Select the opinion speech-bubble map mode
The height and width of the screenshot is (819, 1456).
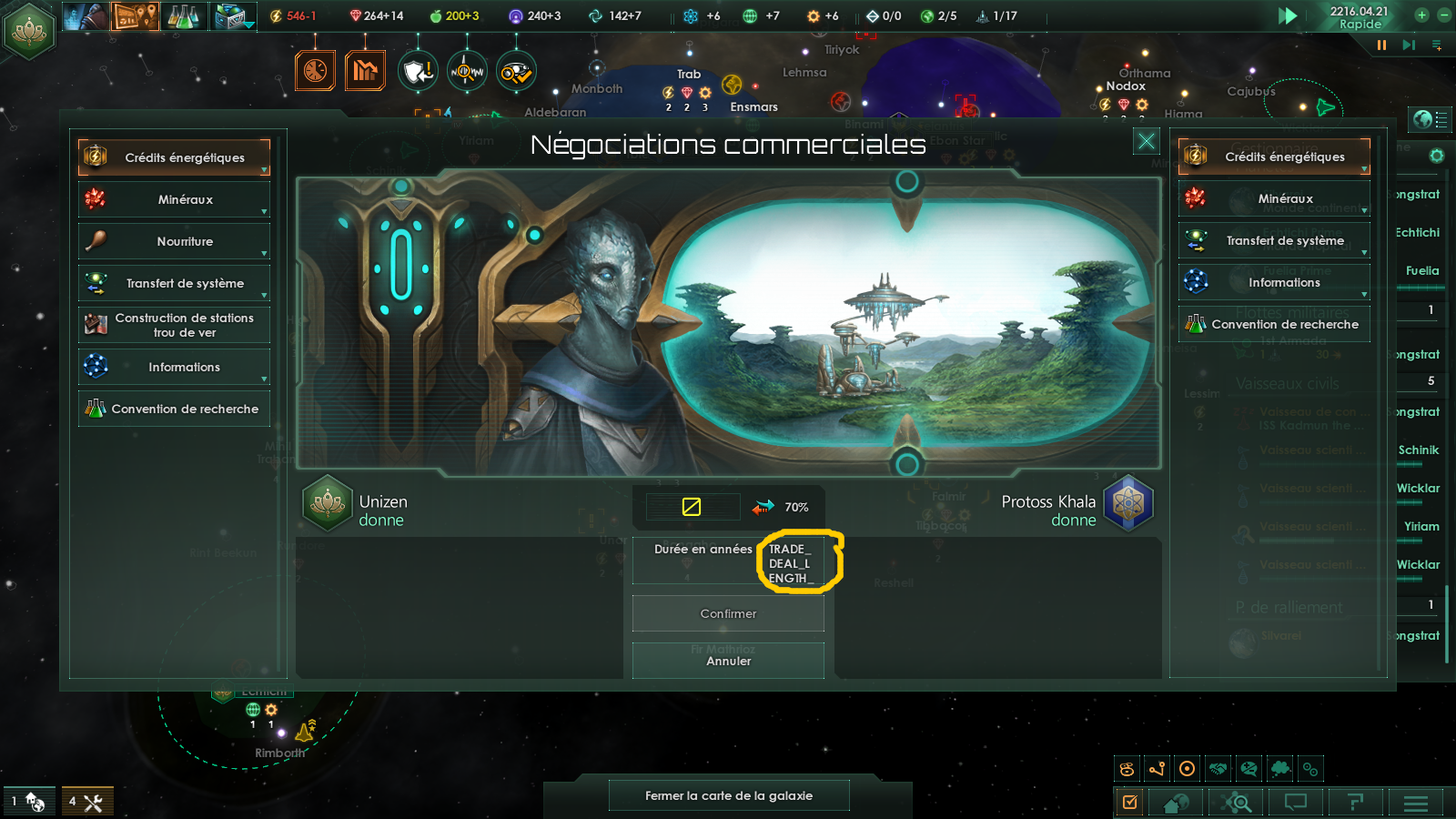click(x=1249, y=768)
